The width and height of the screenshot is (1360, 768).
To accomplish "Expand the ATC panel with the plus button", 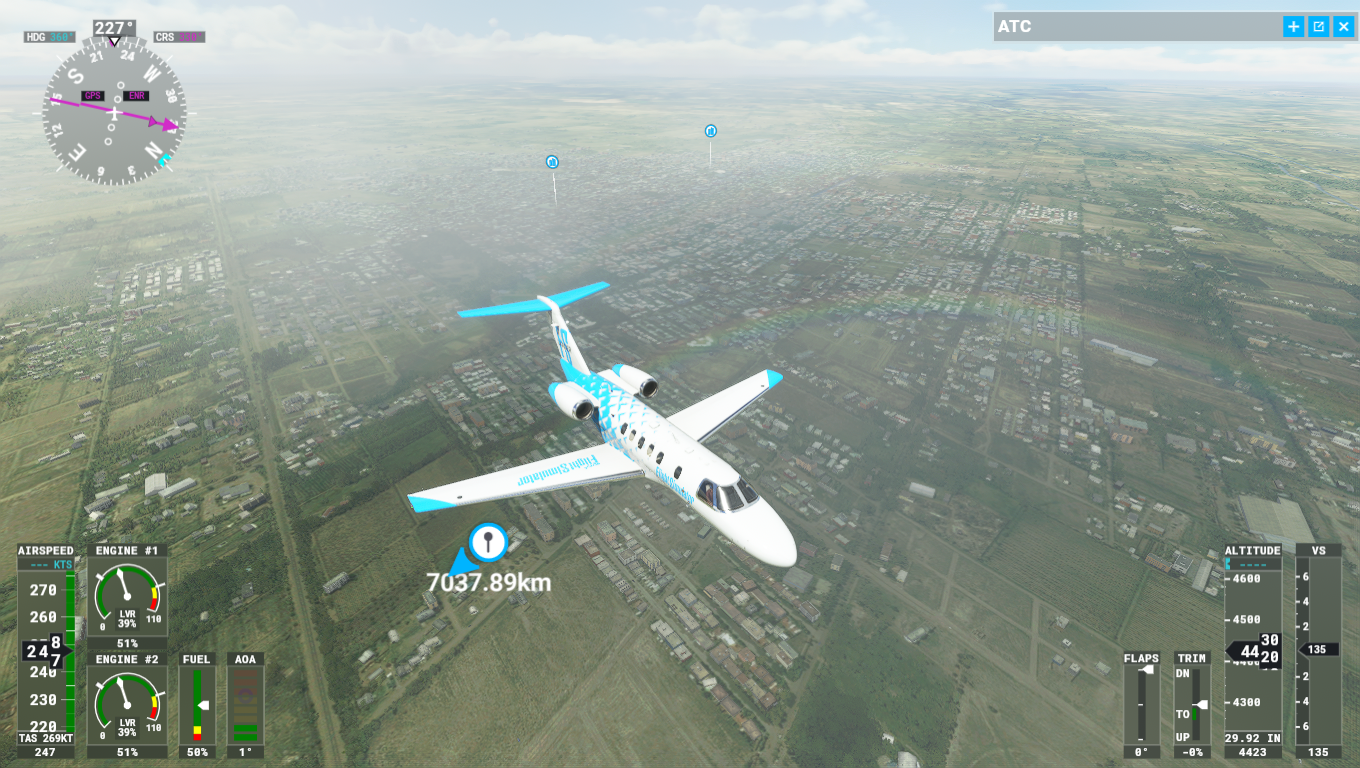I will click(1294, 27).
